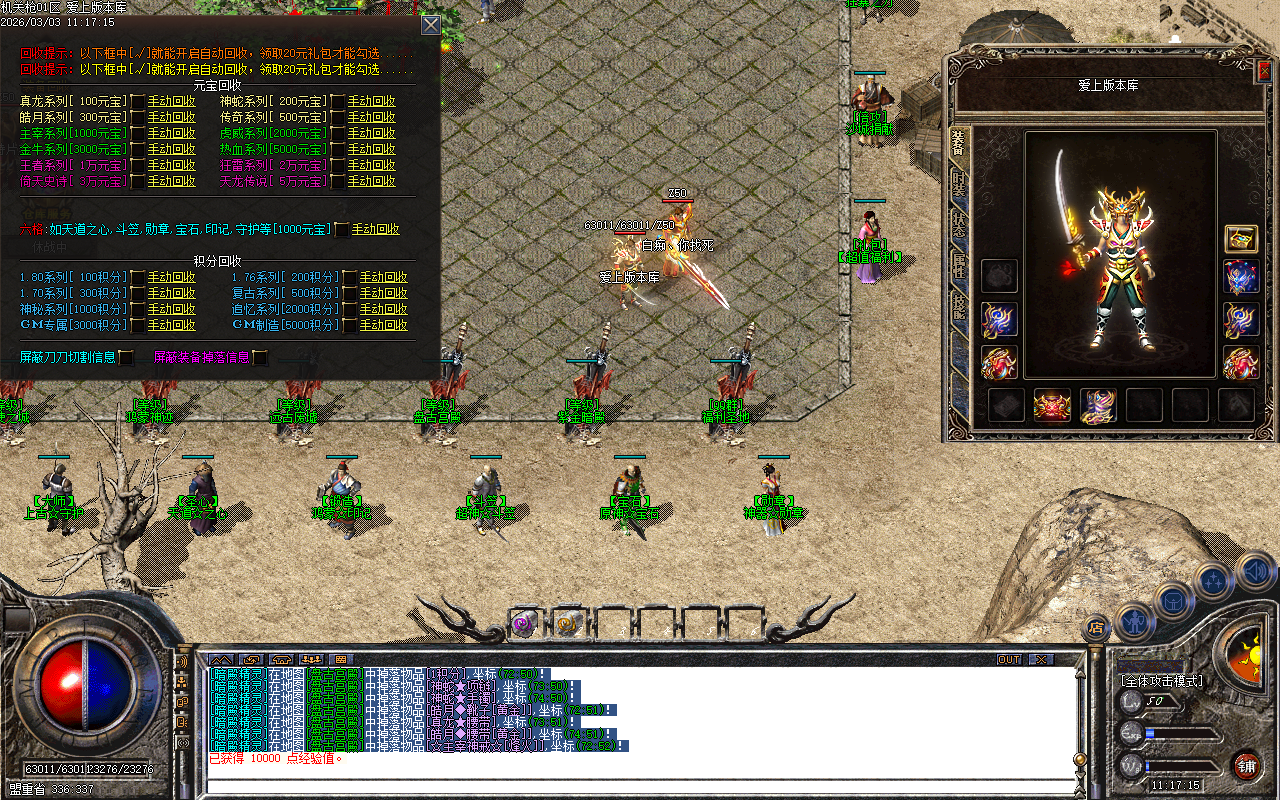This screenshot has height=800, width=1280.
Task: Check the 屏蔽刀刀切割信息 box
Action: click(125, 357)
